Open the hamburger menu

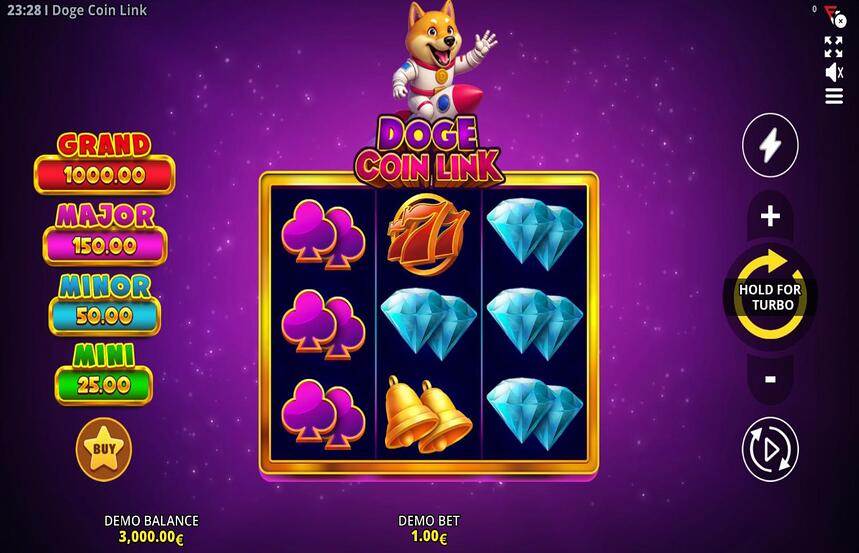[833, 96]
